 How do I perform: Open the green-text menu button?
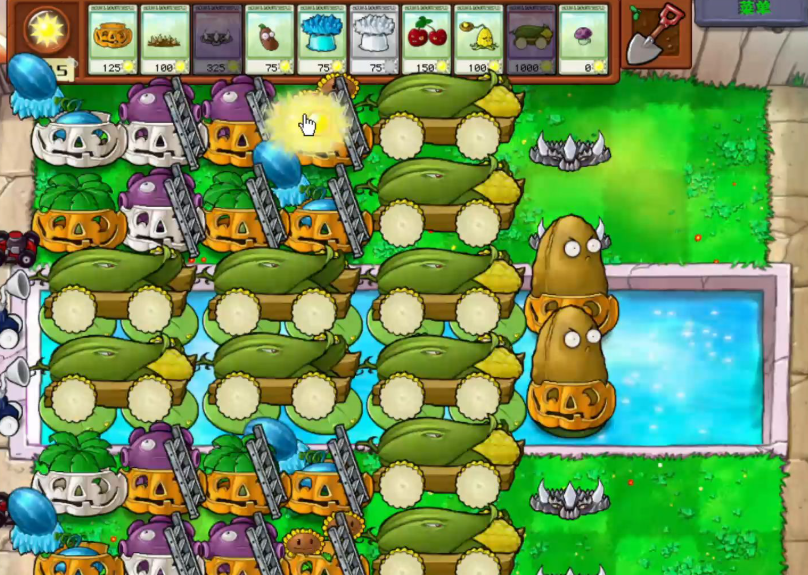pos(751,9)
